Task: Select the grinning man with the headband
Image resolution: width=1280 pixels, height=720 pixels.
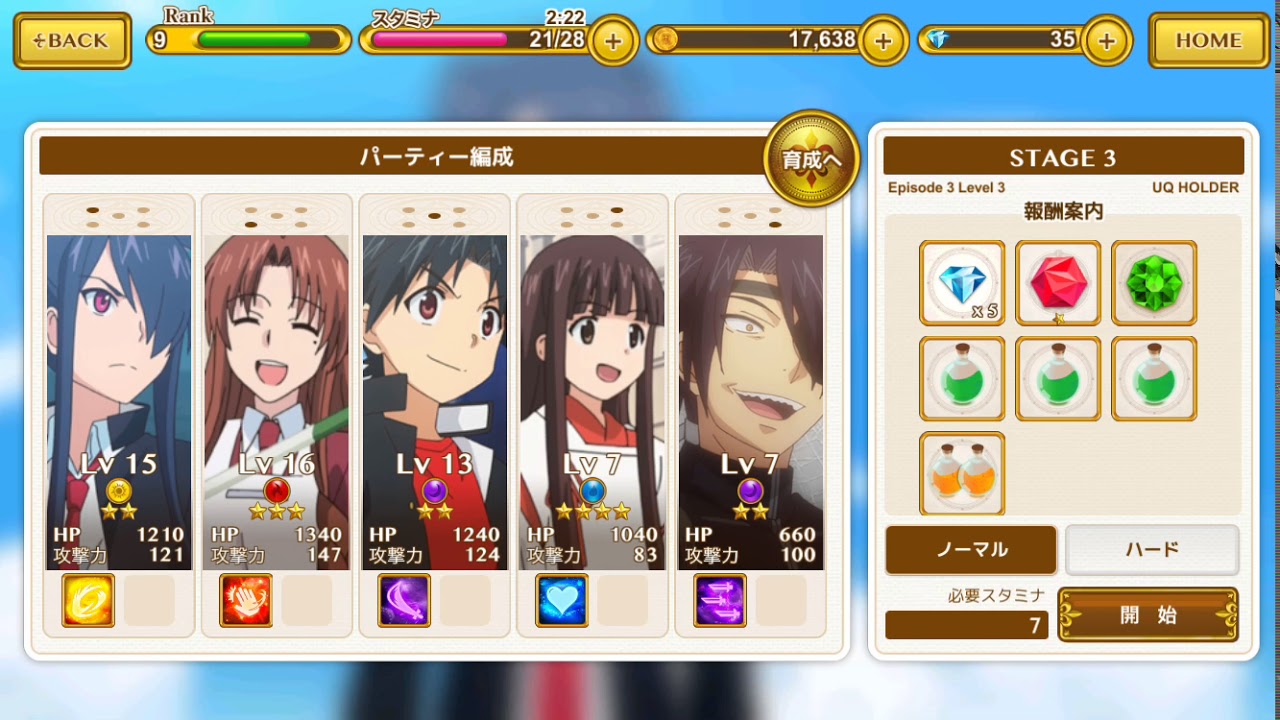Action: click(x=751, y=400)
